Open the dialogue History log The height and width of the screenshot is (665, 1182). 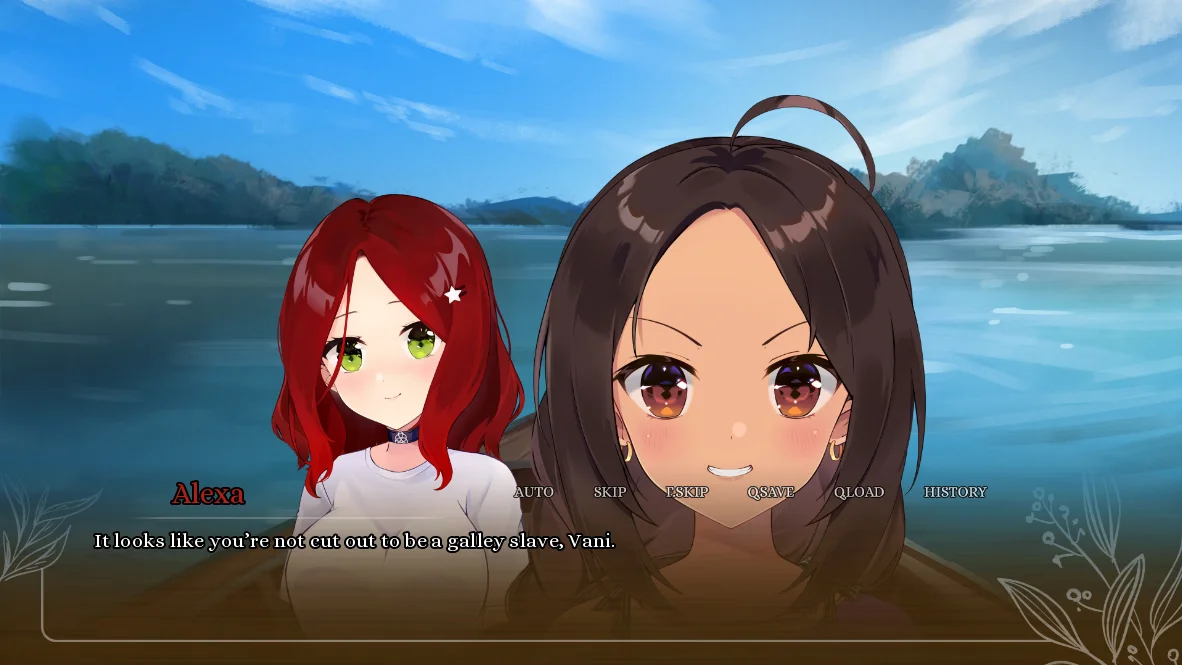[x=955, y=492]
